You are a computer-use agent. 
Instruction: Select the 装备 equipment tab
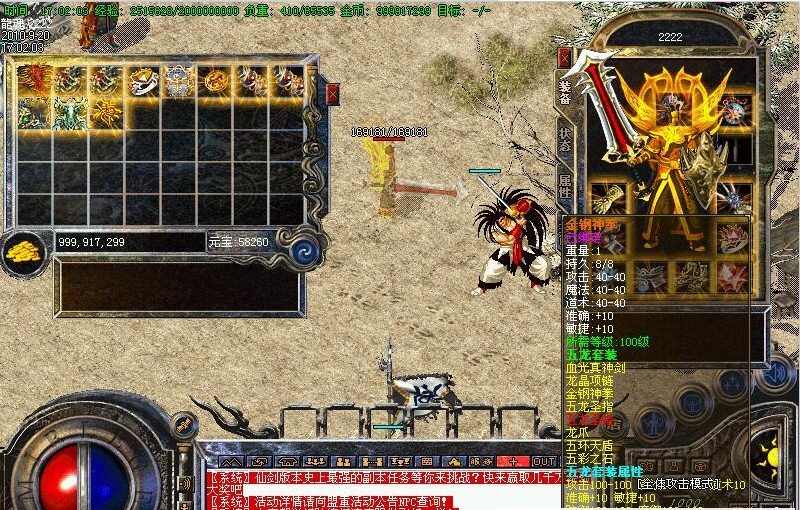coord(565,92)
